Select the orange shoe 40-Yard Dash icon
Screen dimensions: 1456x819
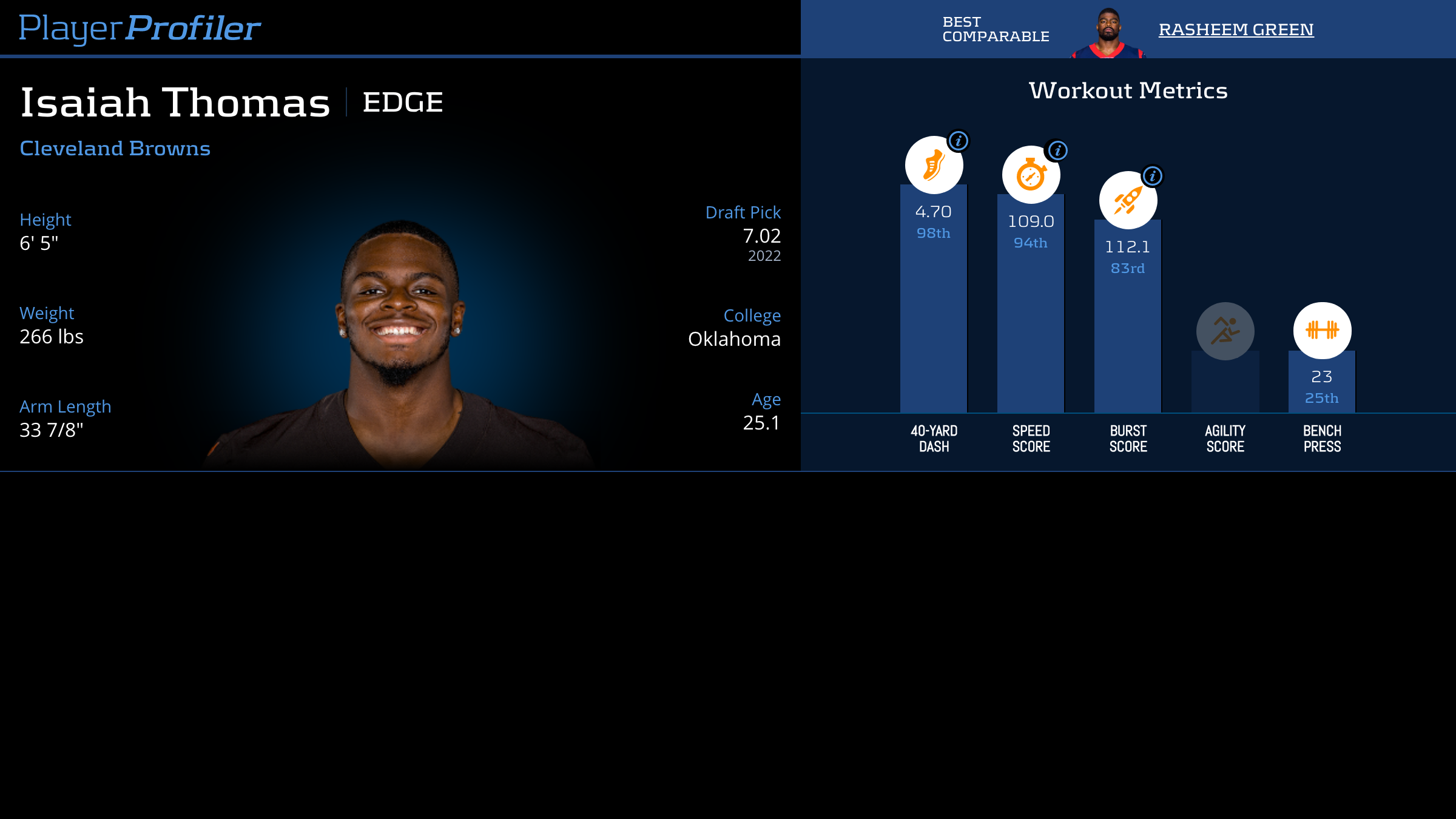tap(934, 165)
